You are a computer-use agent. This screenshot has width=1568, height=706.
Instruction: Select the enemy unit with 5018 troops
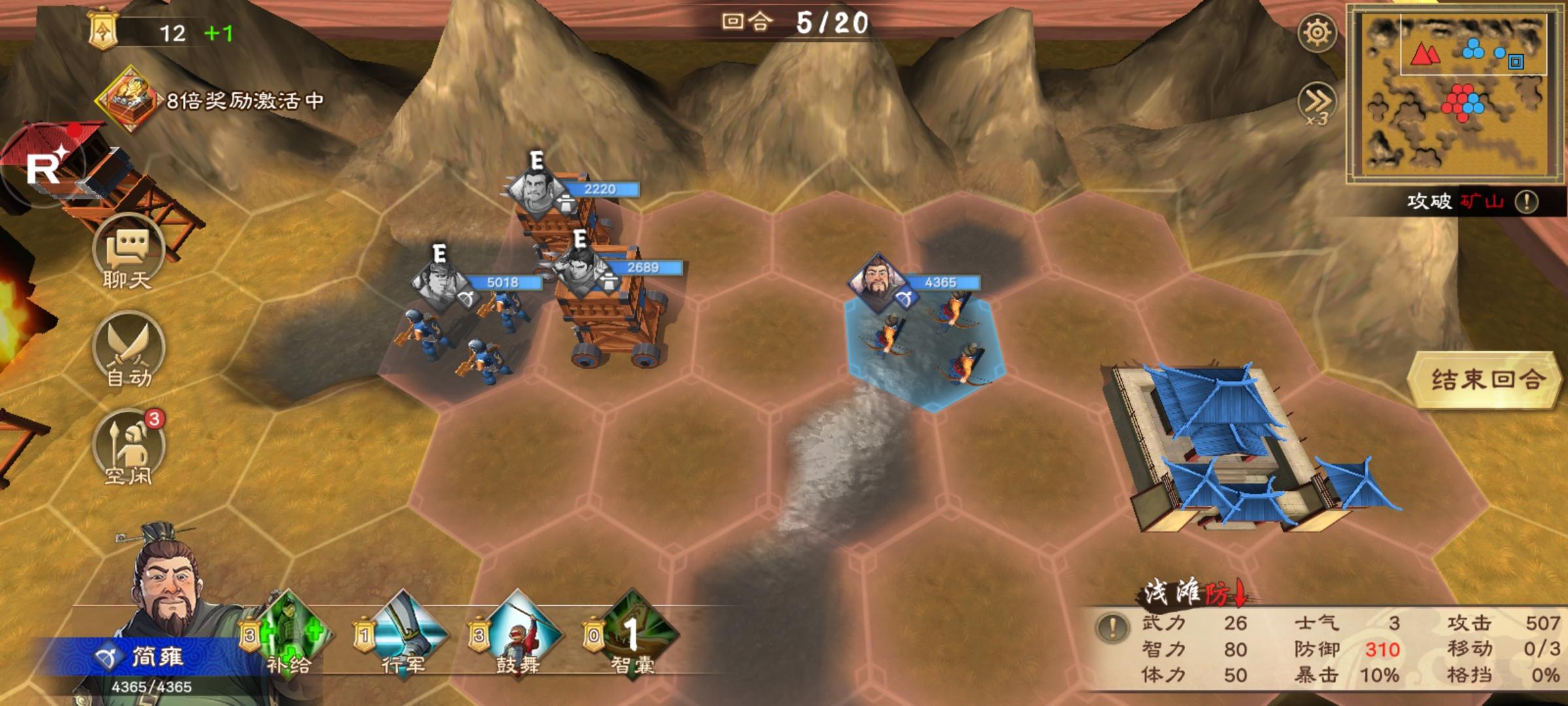coord(457,333)
